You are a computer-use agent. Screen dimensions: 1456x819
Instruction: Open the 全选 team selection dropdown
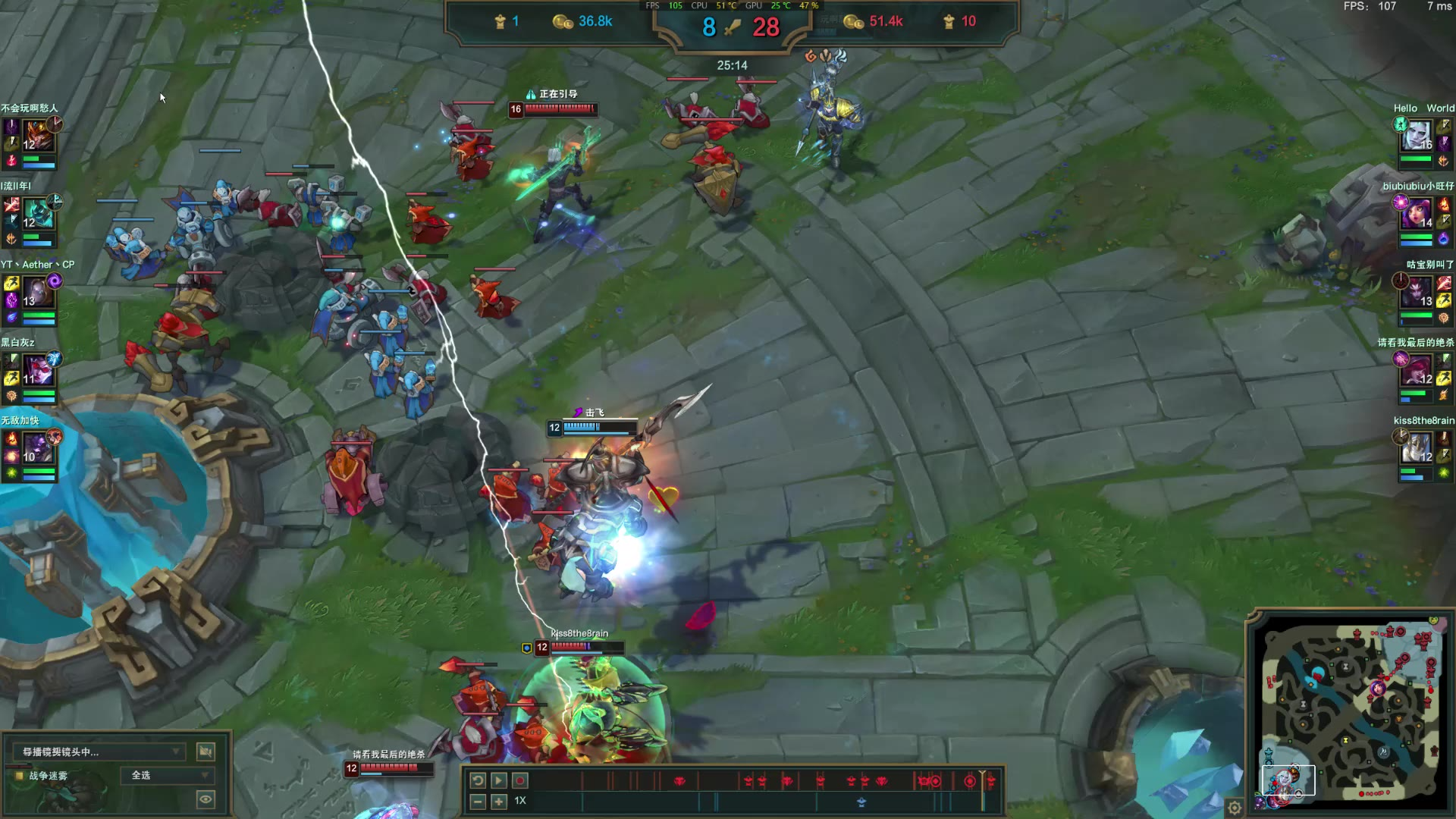point(168,775)
